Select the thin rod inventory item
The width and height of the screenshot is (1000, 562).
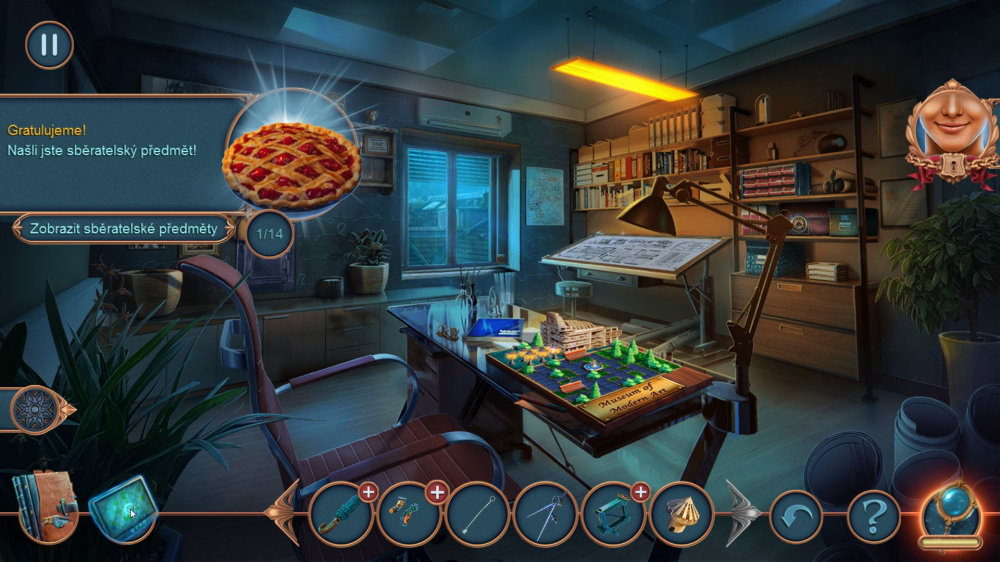(478, 514)
